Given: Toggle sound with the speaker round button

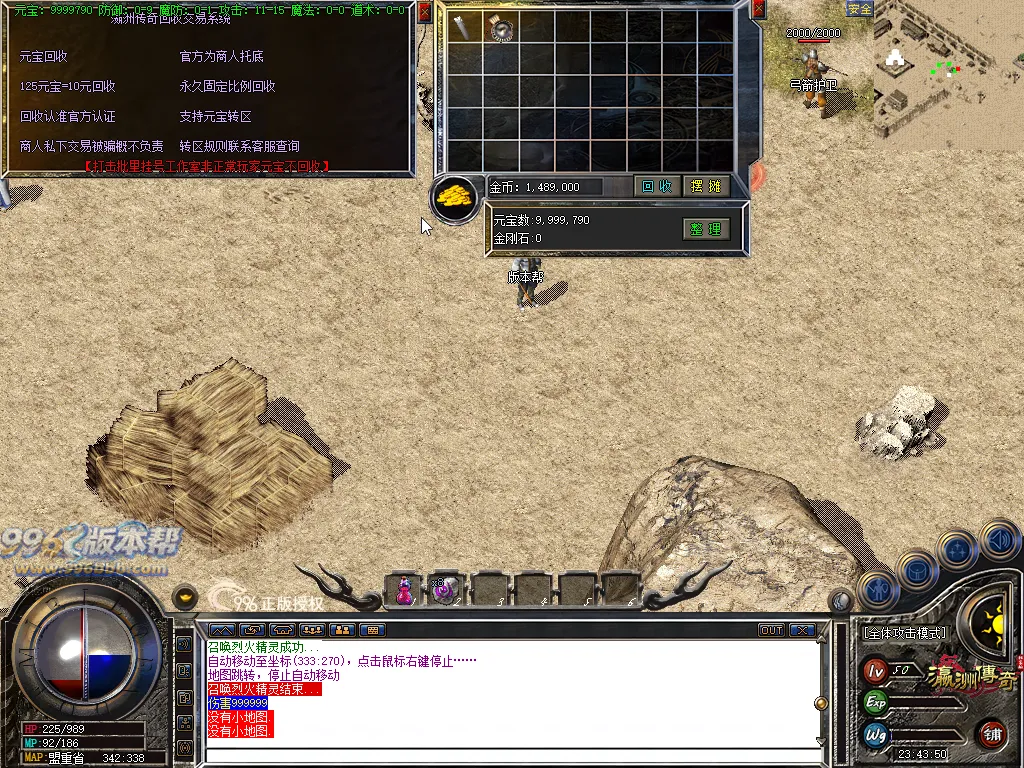Looking at the screenshot, I should click(999, 541).
